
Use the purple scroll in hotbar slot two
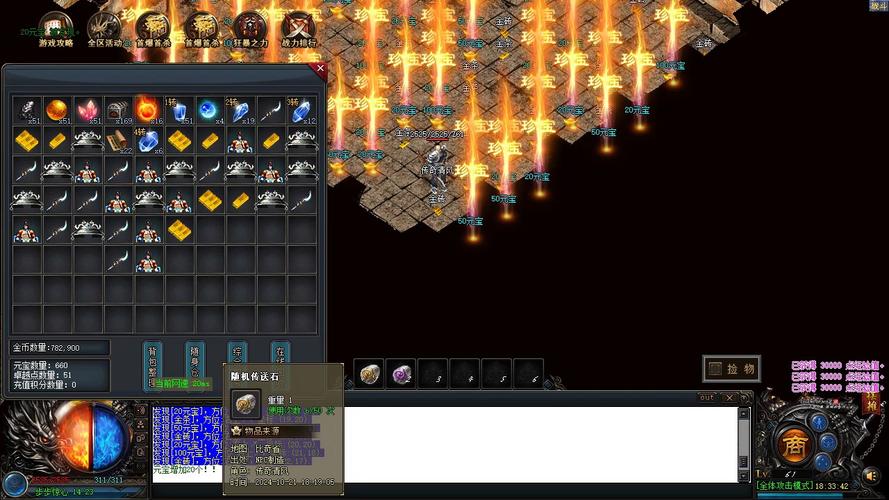pyautogui.click(x=401, y=373)
